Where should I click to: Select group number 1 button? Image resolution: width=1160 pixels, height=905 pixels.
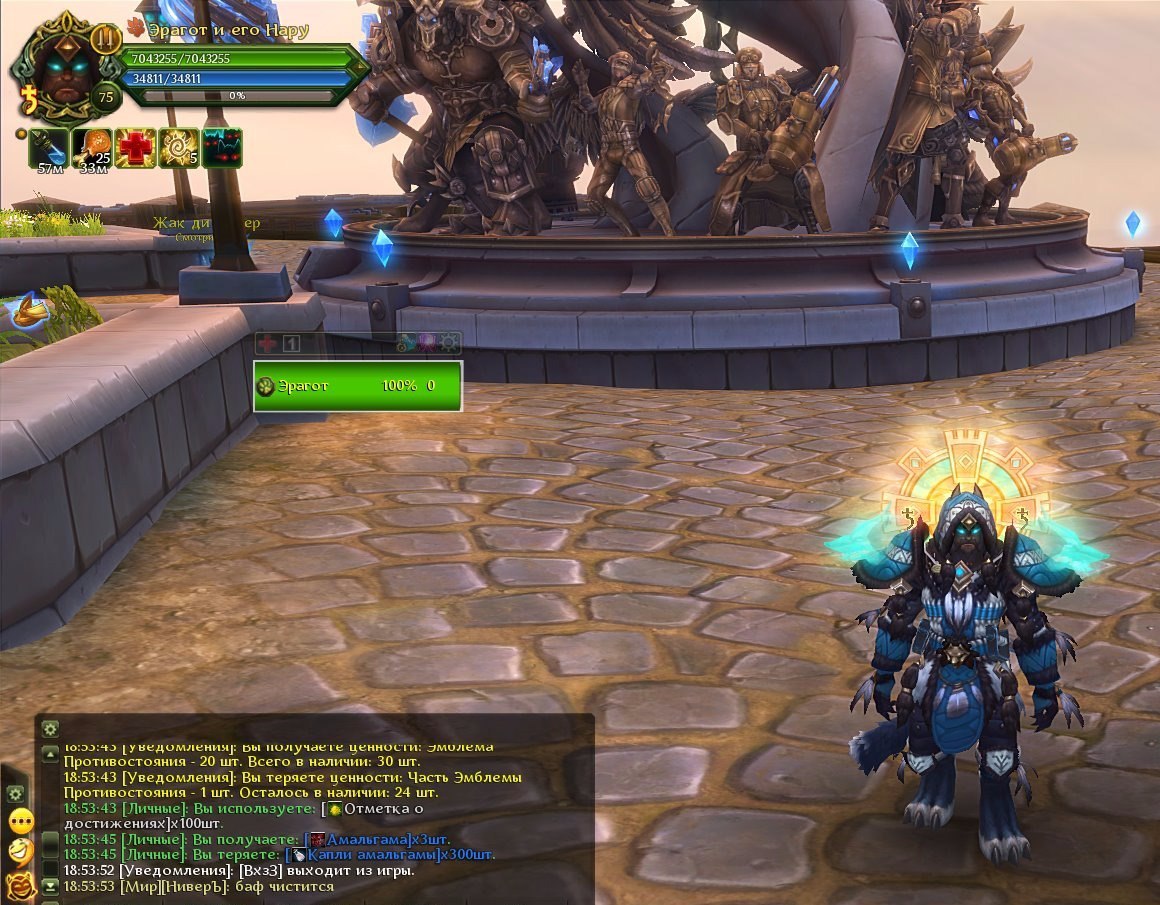[x=291, y=343]
